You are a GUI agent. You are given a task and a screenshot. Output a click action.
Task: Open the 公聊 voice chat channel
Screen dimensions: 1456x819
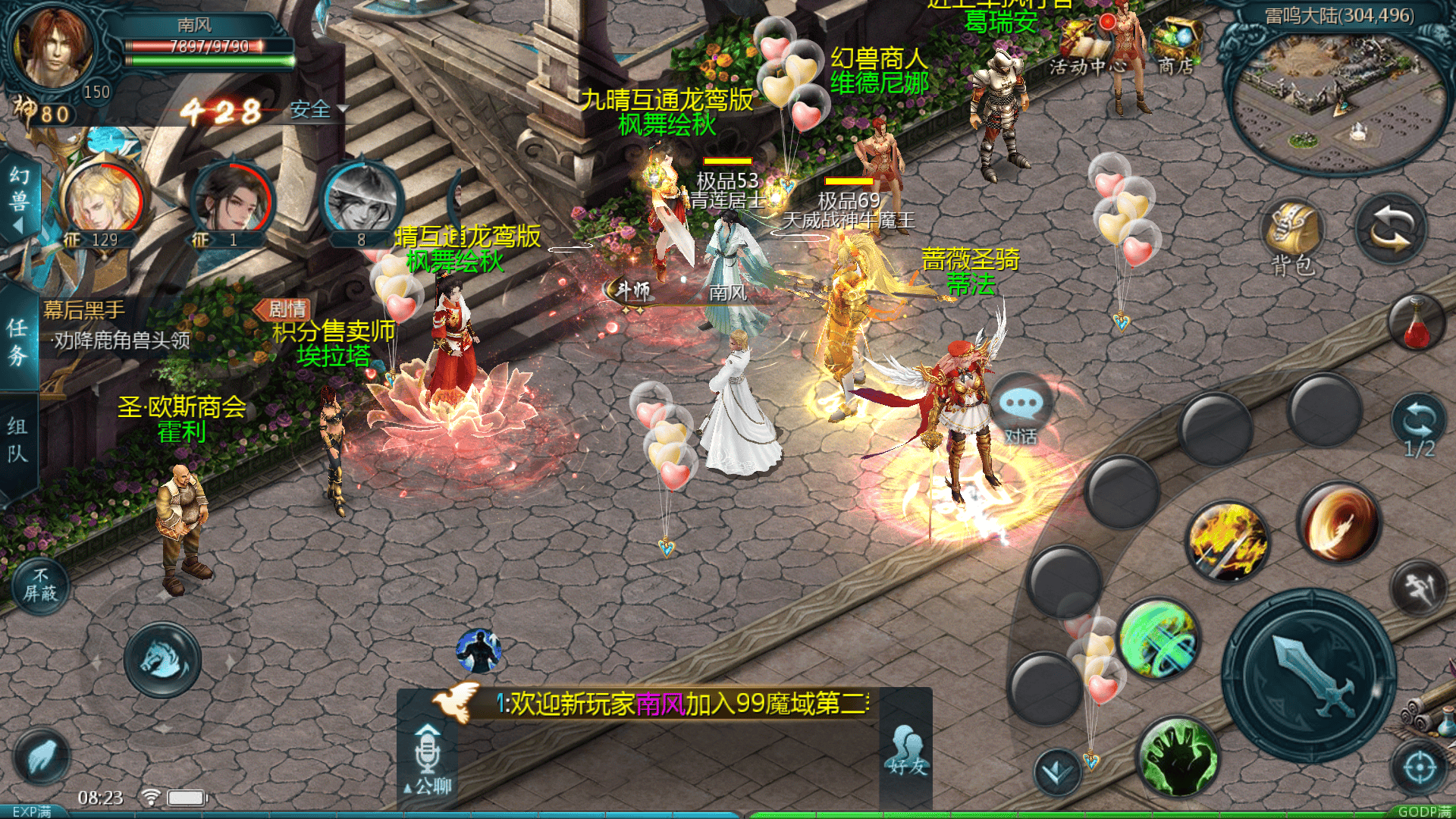428,758
